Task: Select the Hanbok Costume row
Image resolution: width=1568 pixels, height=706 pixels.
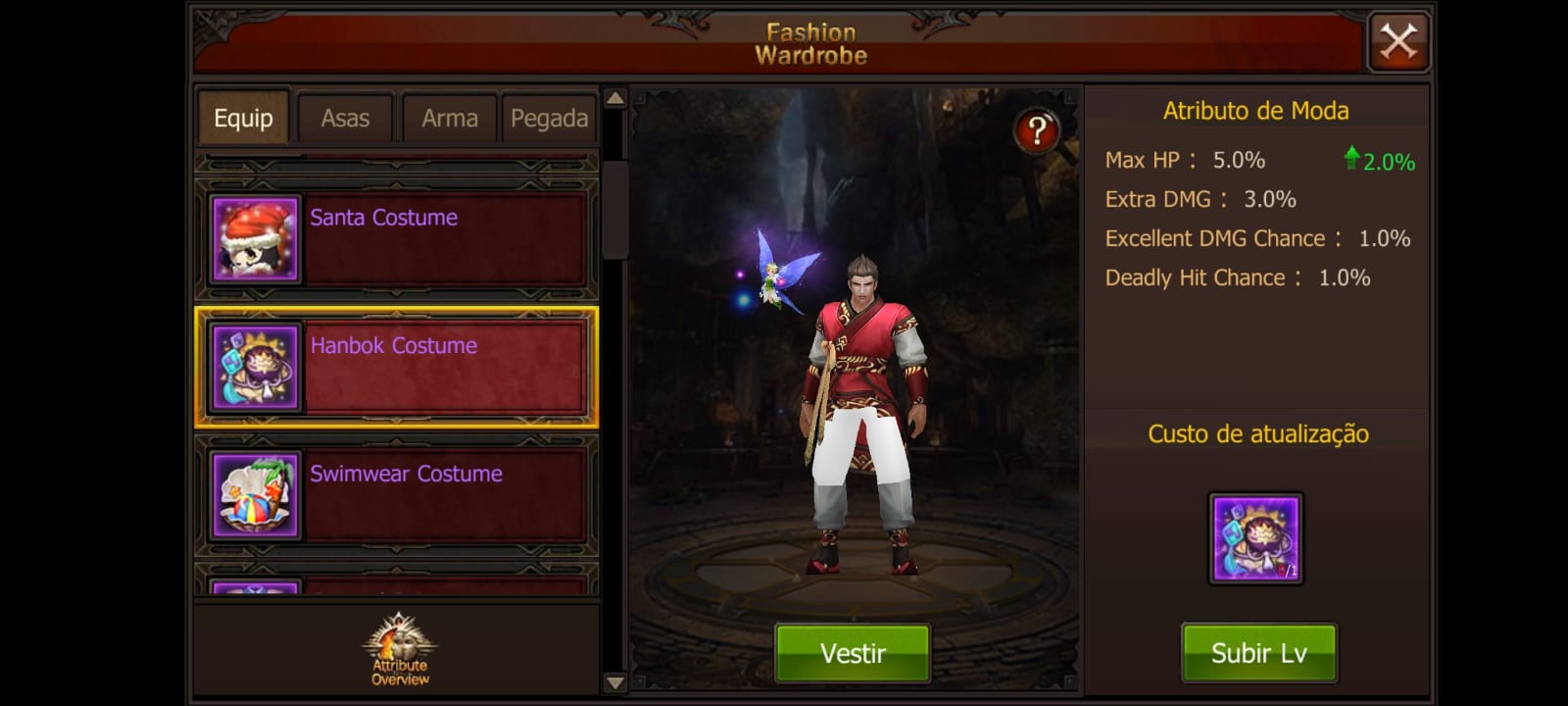Action: [x=397, y=368]
